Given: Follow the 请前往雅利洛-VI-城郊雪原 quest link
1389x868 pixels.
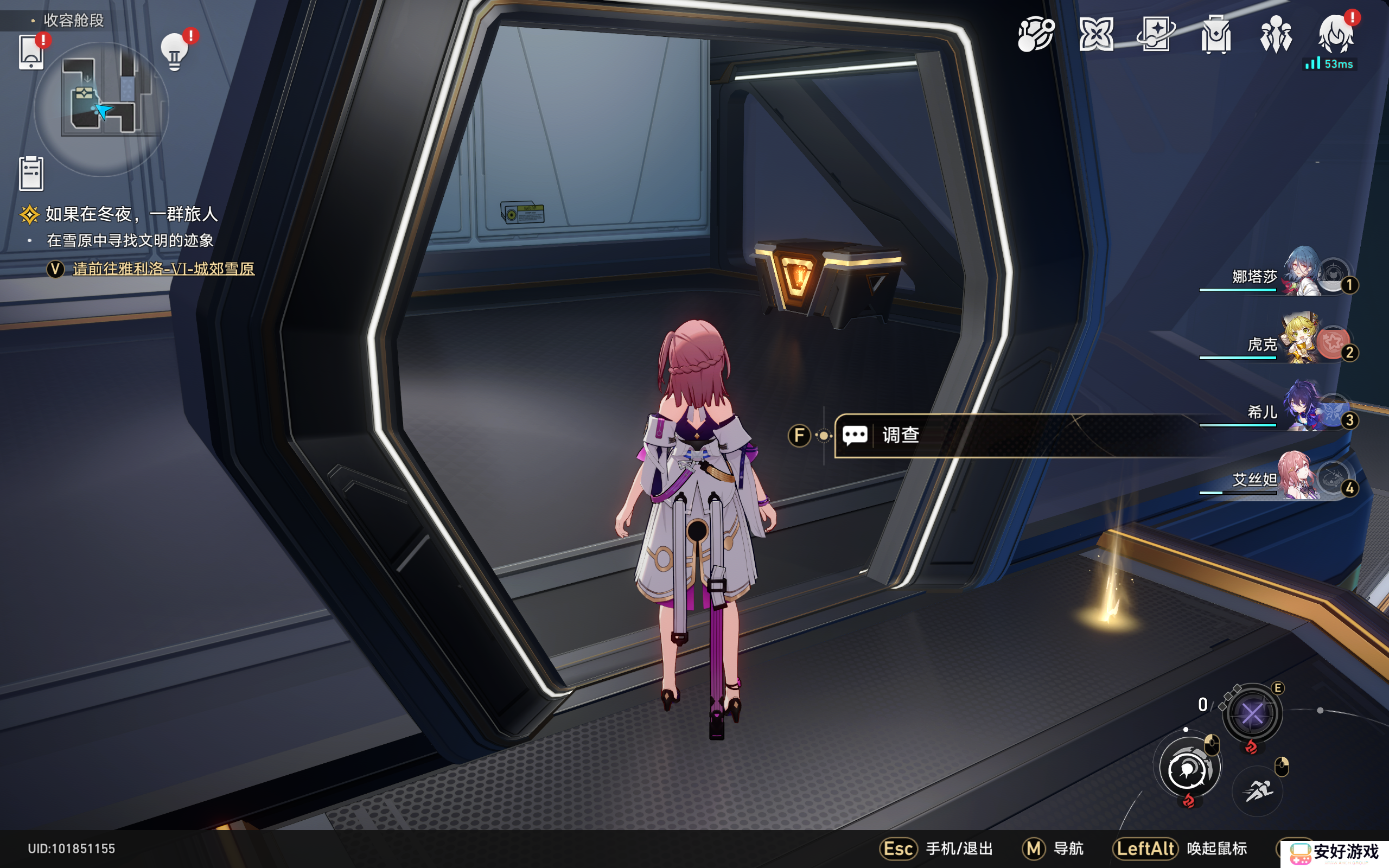Looking at the screenshot, I should tap(163, 269).
